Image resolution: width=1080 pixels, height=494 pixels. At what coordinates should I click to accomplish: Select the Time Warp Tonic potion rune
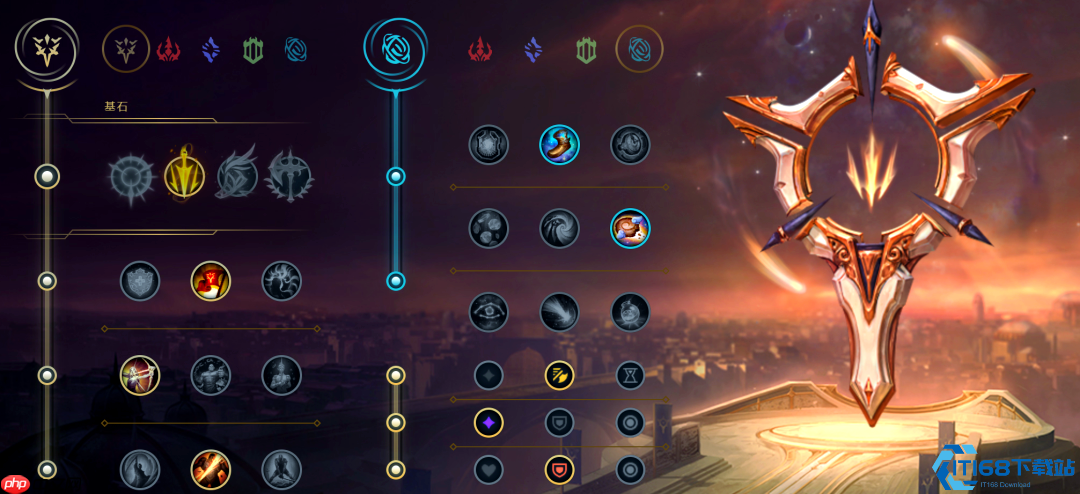631,312
